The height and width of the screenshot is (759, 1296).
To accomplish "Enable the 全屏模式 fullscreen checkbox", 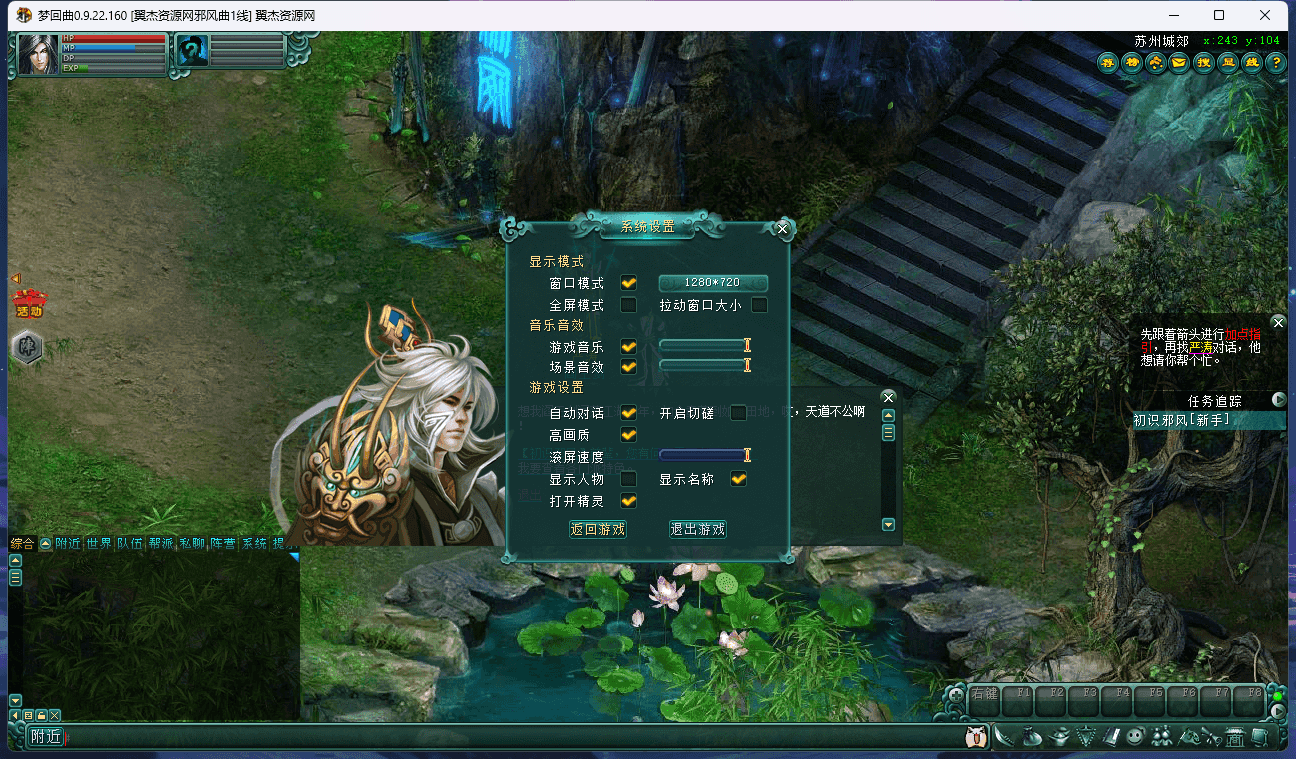I will [x=628, y=305].
